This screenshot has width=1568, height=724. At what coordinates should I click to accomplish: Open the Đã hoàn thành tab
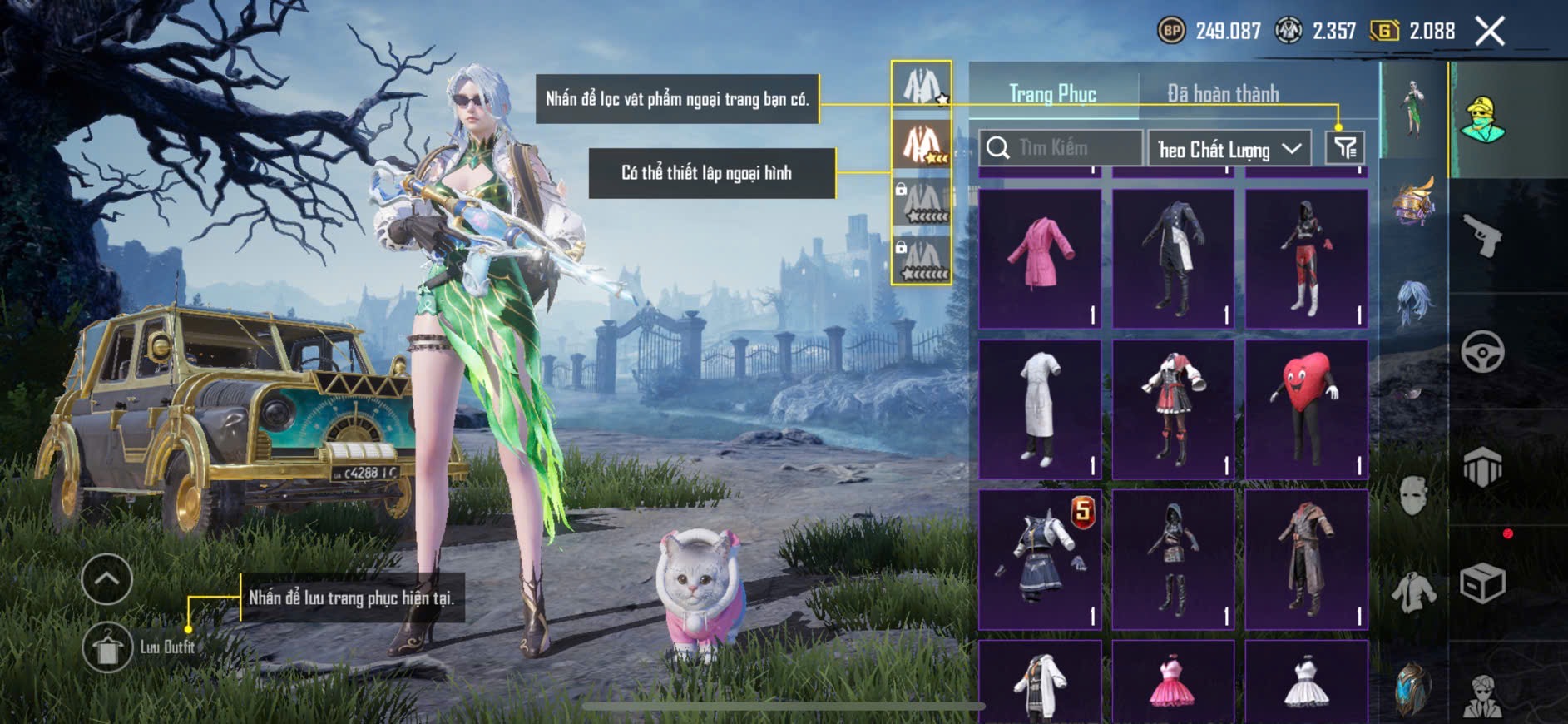[x=1223, y=94]
